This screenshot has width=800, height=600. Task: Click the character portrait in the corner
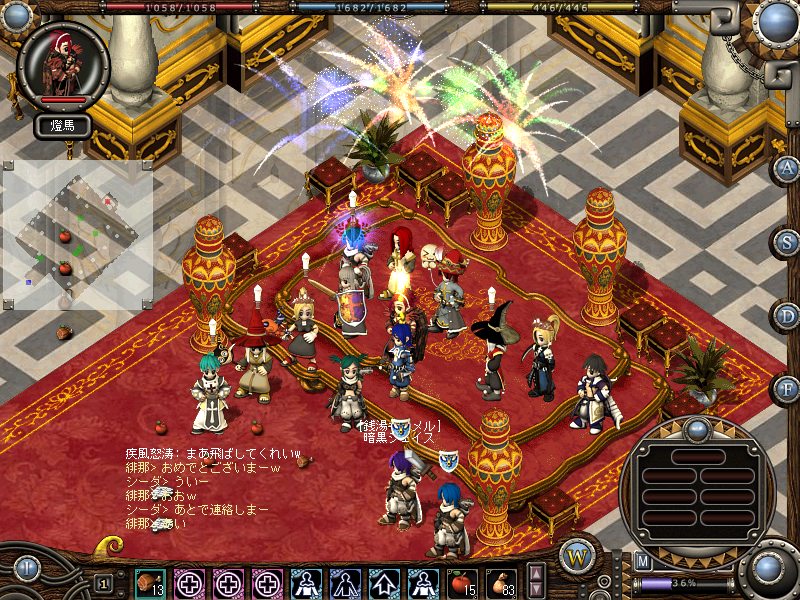tap(62, 64)
